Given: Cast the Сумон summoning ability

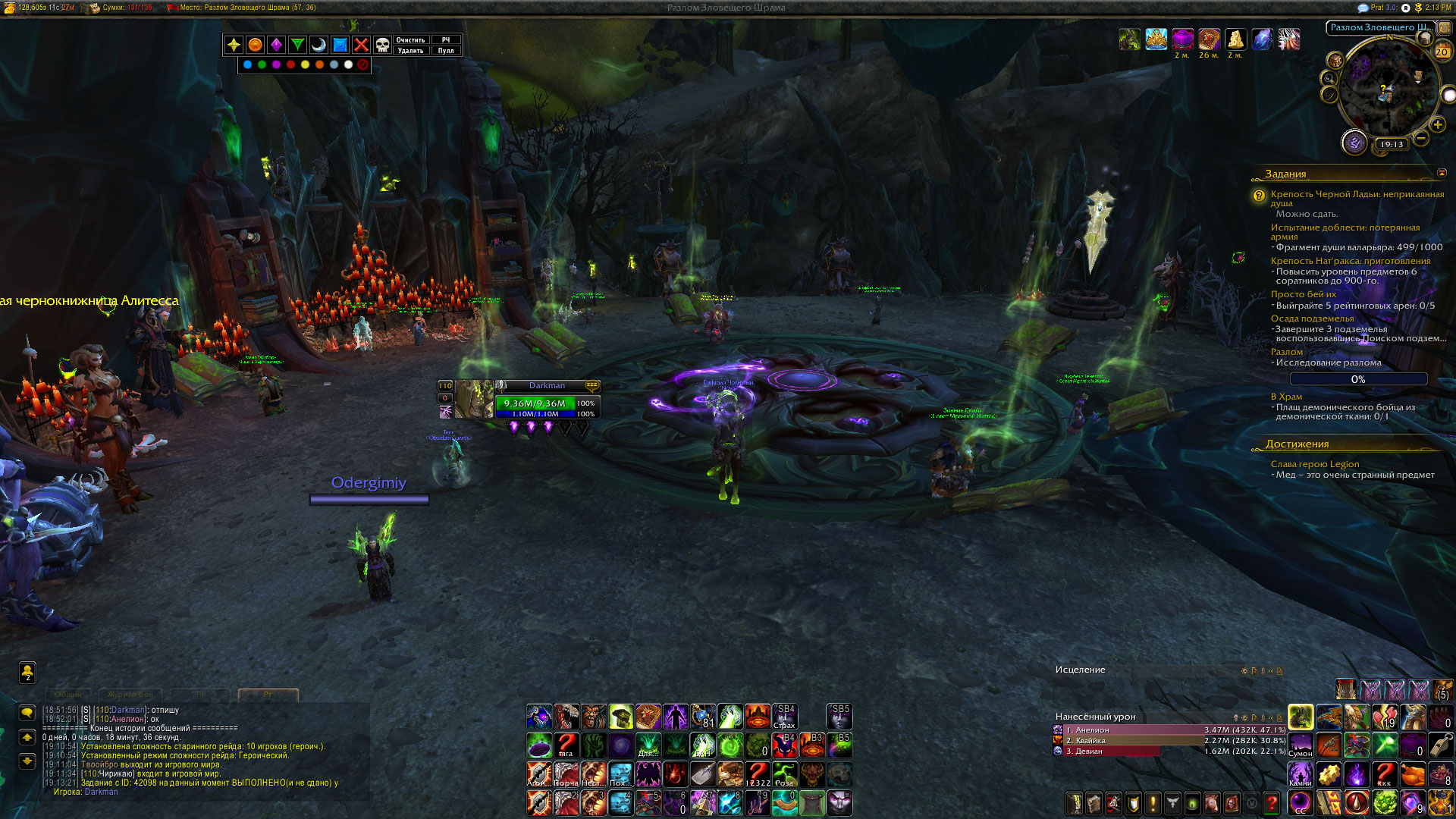Looking at the screenshot, I should 1300,744.
